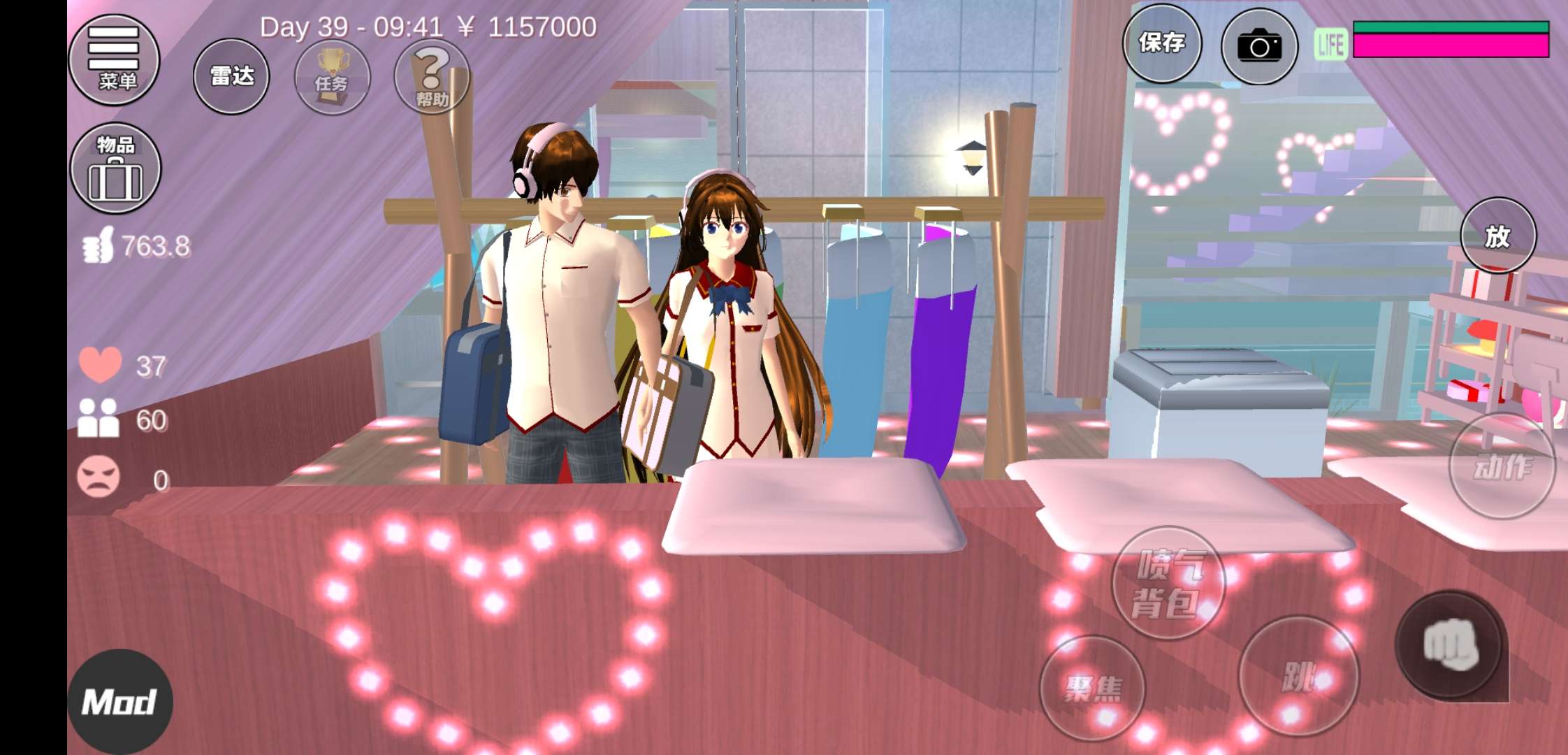Open the 动作 actions button

point(1502,466)
